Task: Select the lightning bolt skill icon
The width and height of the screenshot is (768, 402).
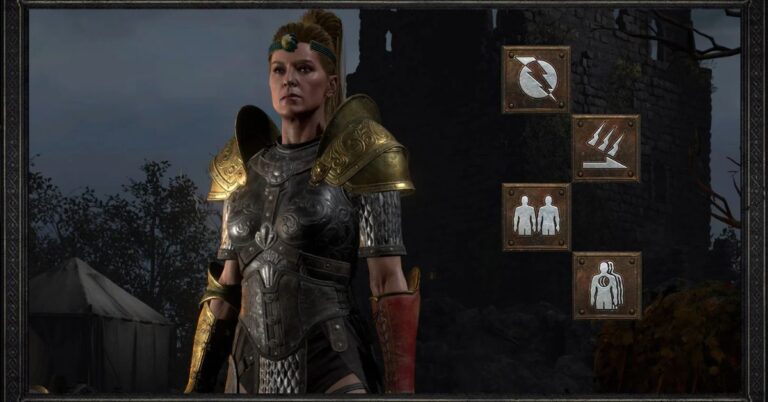Action: pyautogui.click(x=536, y=79)
